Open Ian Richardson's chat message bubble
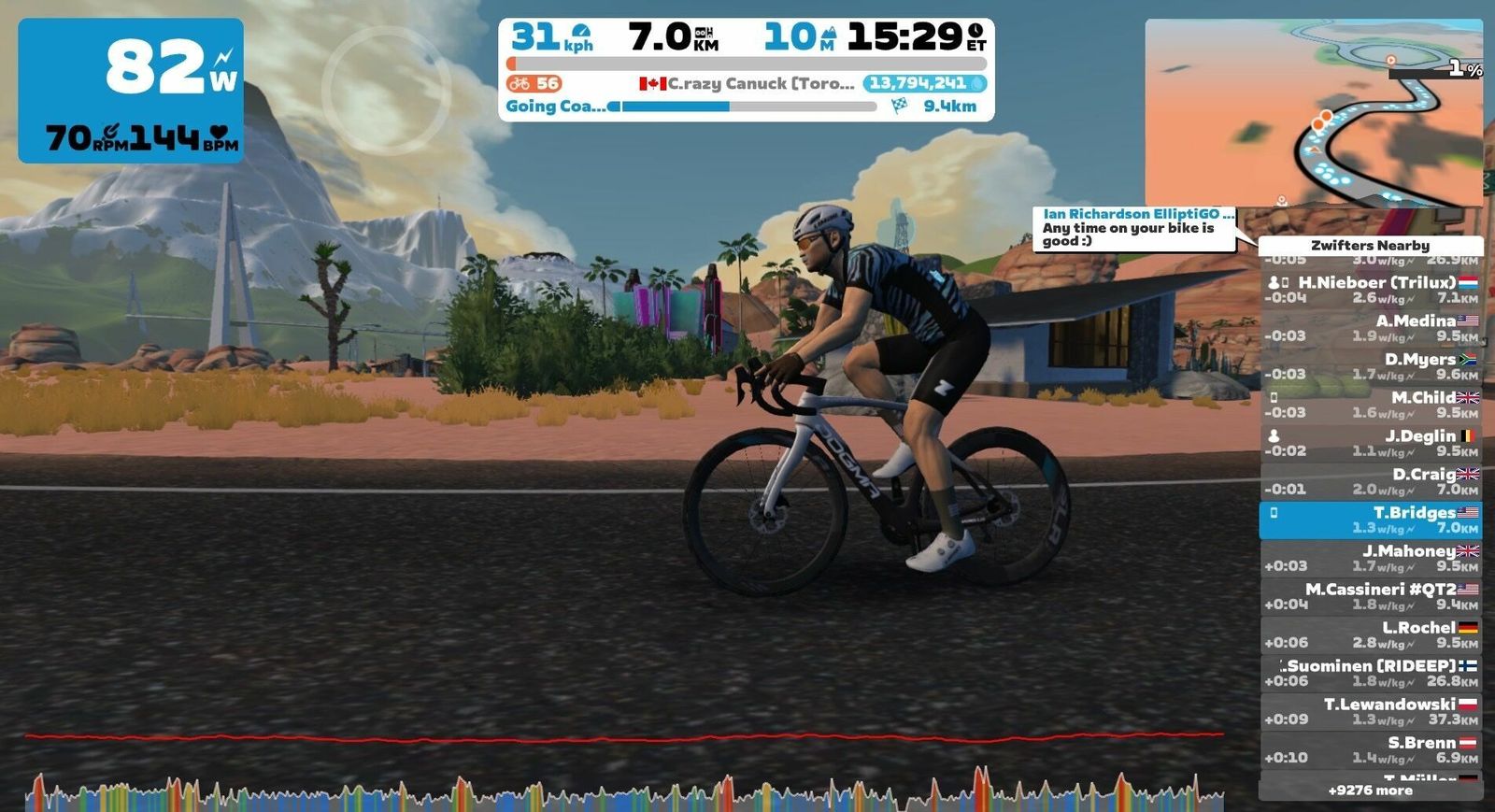The image size is (1495, 812). [1138, 228]
